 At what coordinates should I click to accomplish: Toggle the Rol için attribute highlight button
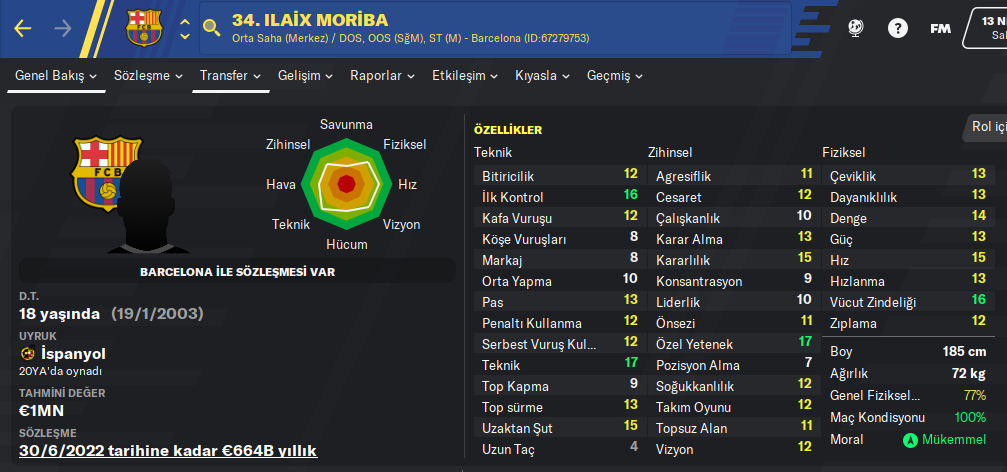[x=984, y=126]
